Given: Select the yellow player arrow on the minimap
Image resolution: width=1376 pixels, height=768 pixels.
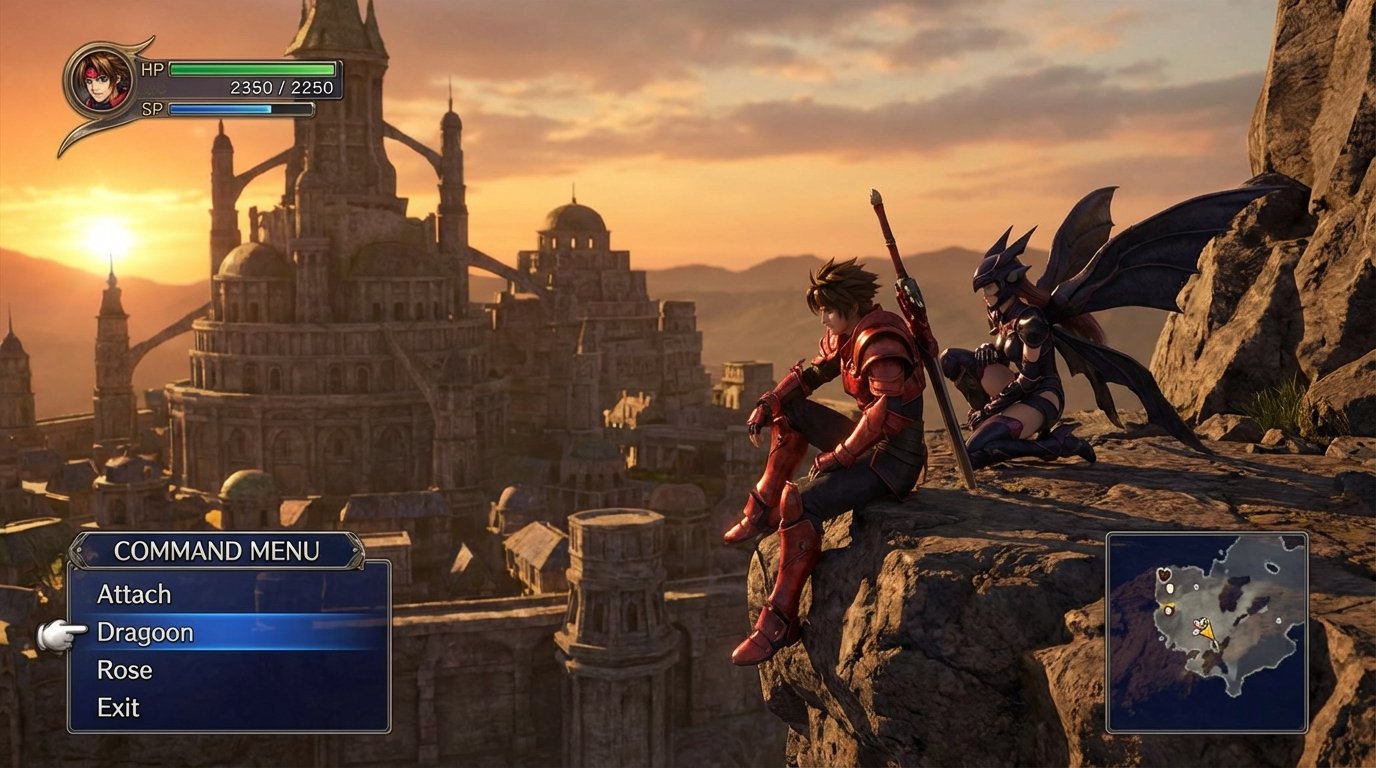Looking at the screenshot, I should (x=1207, y=630).
